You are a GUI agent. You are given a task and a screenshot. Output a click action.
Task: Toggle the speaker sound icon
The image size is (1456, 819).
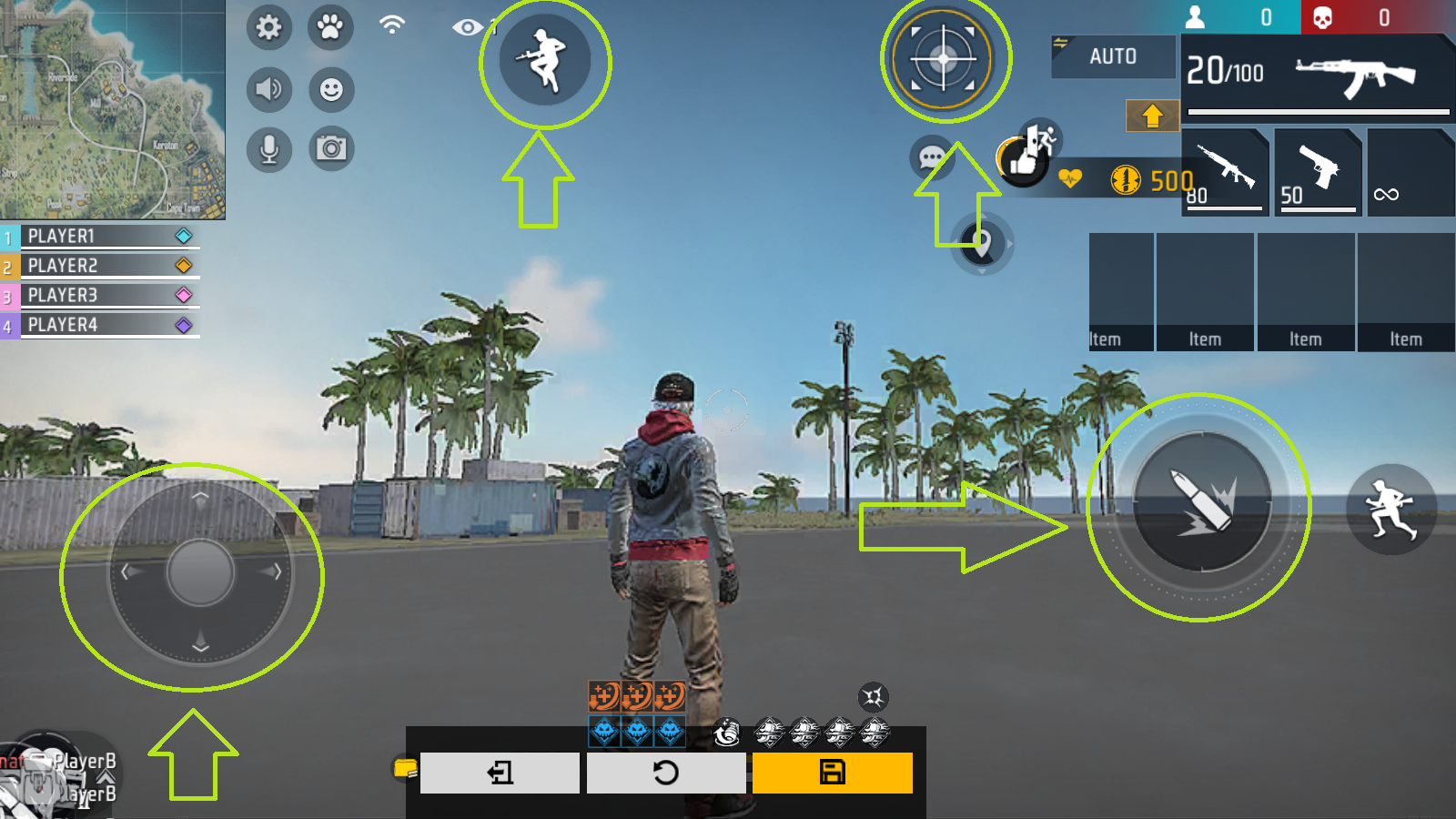268,89
